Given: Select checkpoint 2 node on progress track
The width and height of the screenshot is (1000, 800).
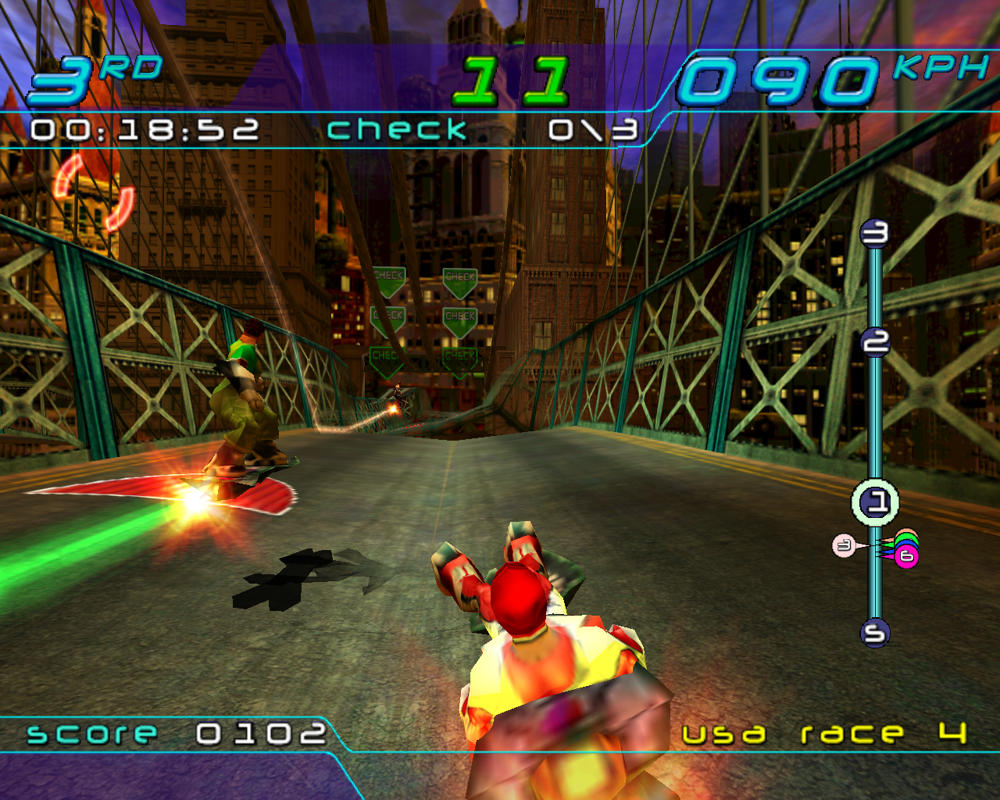Looking at the screenshot, I should 875,343.
